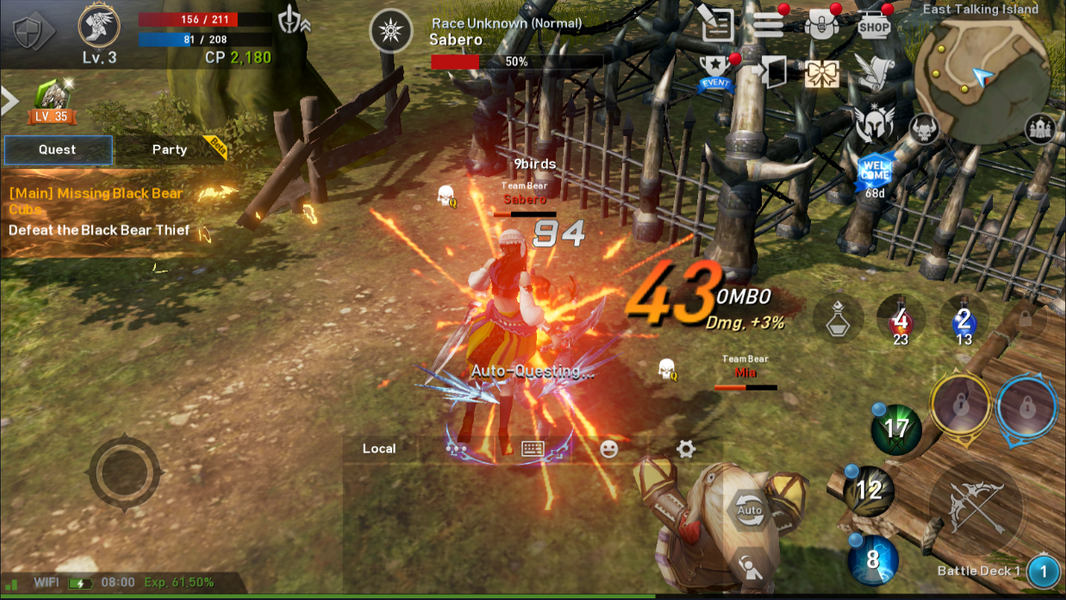Screen dimensions: 1066x600
Task: Open the Event trophy icon
Action: 716,73
